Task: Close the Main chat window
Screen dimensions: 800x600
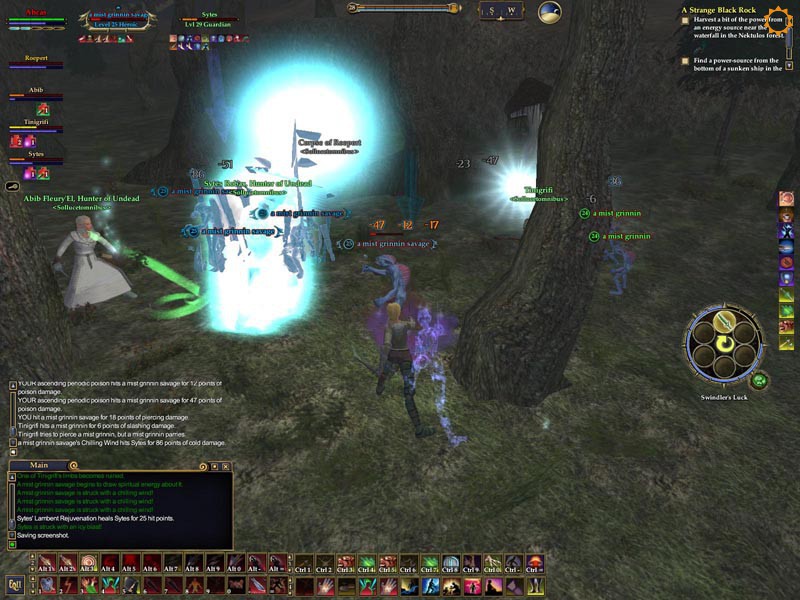Action: tap(227, 466)
